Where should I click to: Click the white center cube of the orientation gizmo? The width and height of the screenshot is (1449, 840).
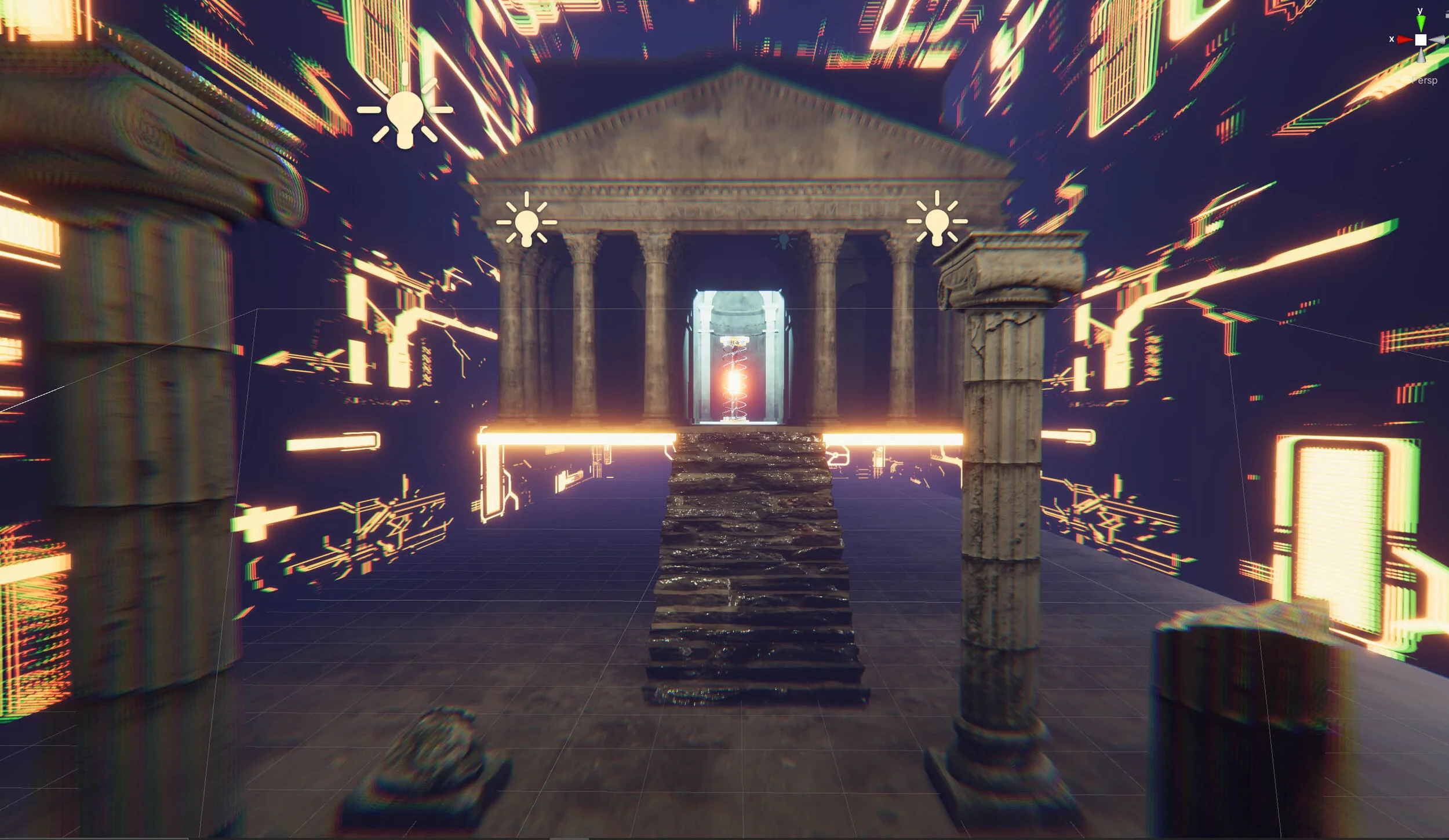tap(1421, 40)
